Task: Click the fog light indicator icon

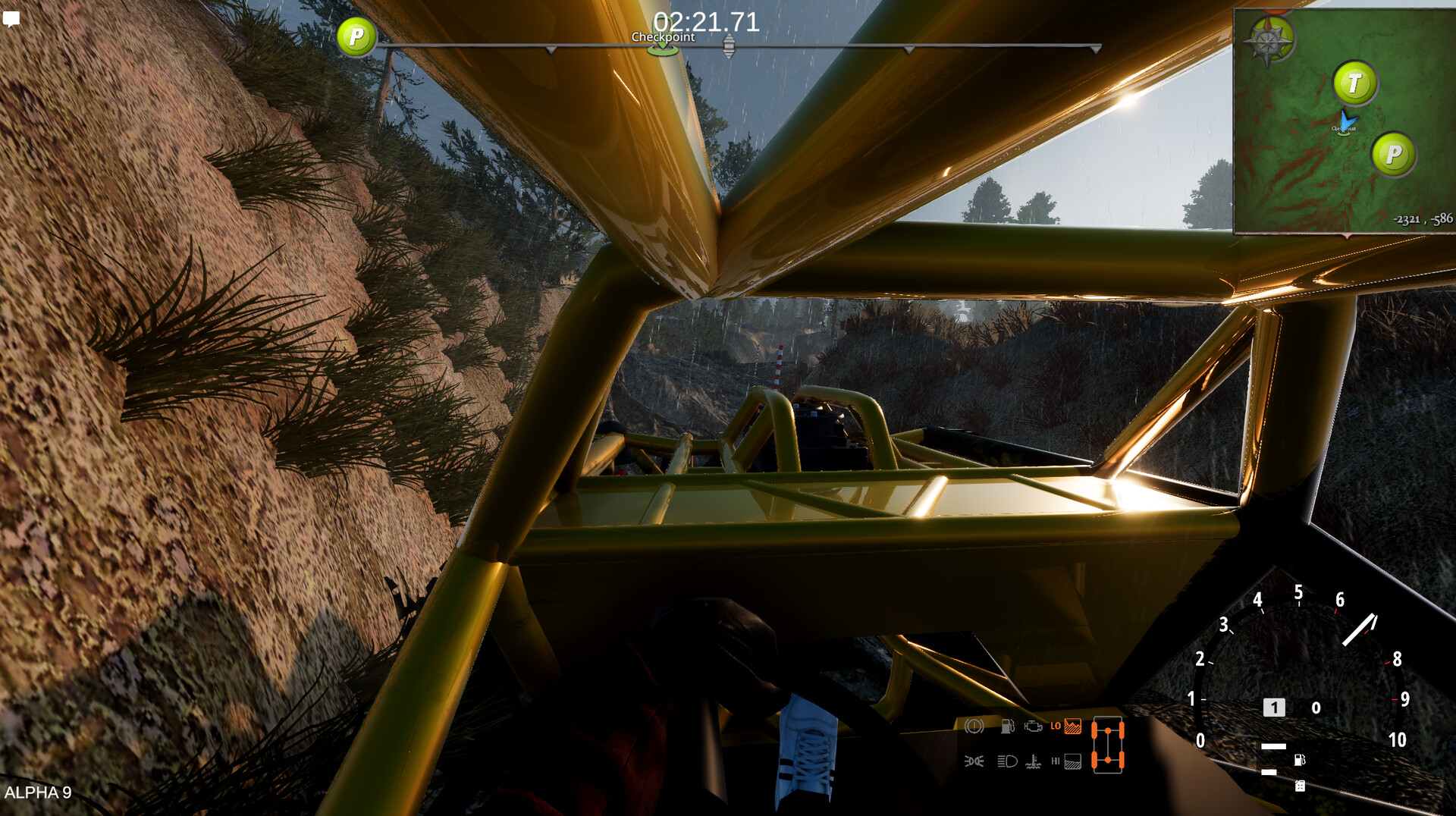Action: point(976,761)
